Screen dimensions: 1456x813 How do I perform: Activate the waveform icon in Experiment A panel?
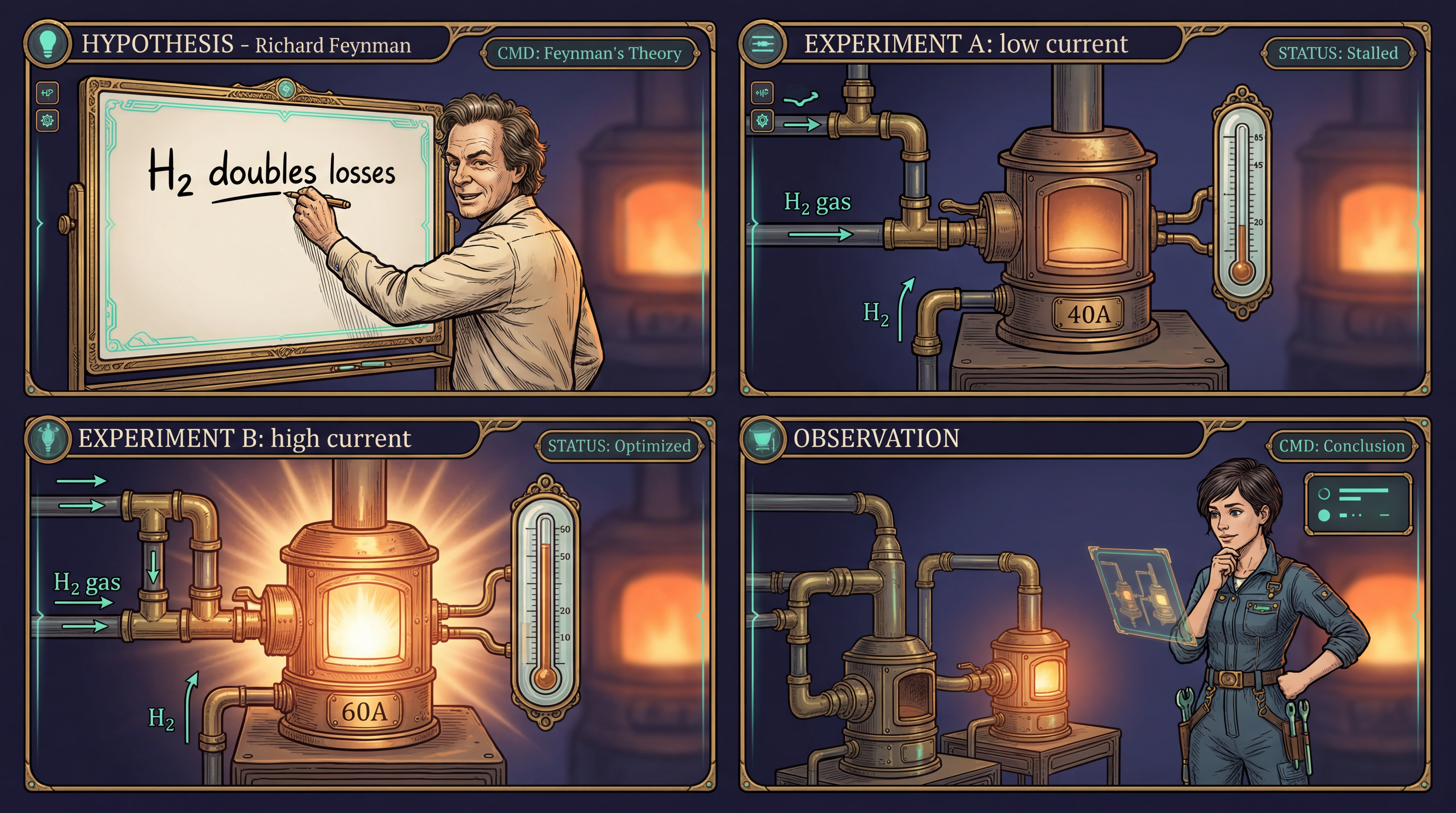tap(762, 93)
